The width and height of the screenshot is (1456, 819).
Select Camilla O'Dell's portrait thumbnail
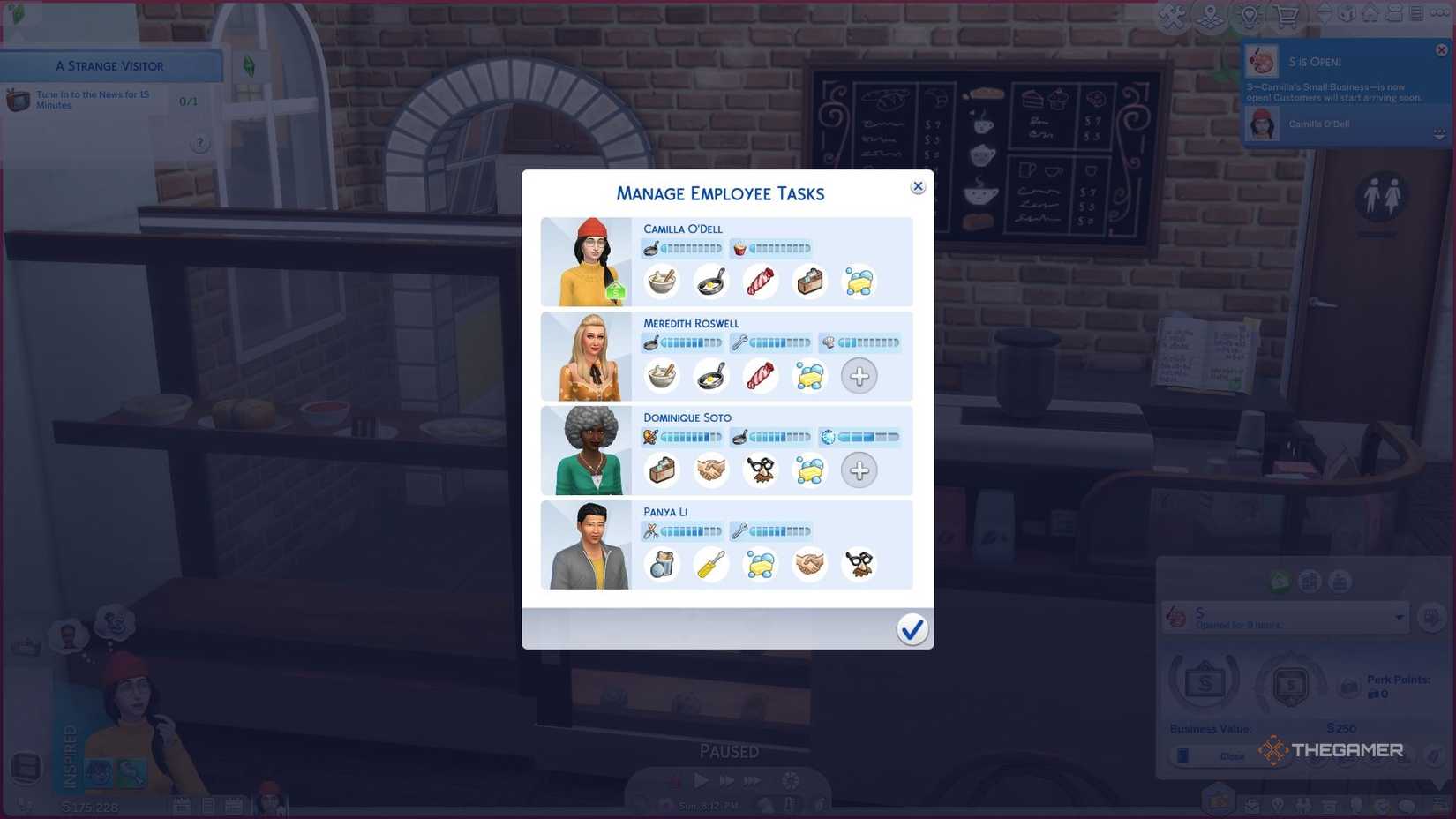pyautogui.click(x=586, y=261)
